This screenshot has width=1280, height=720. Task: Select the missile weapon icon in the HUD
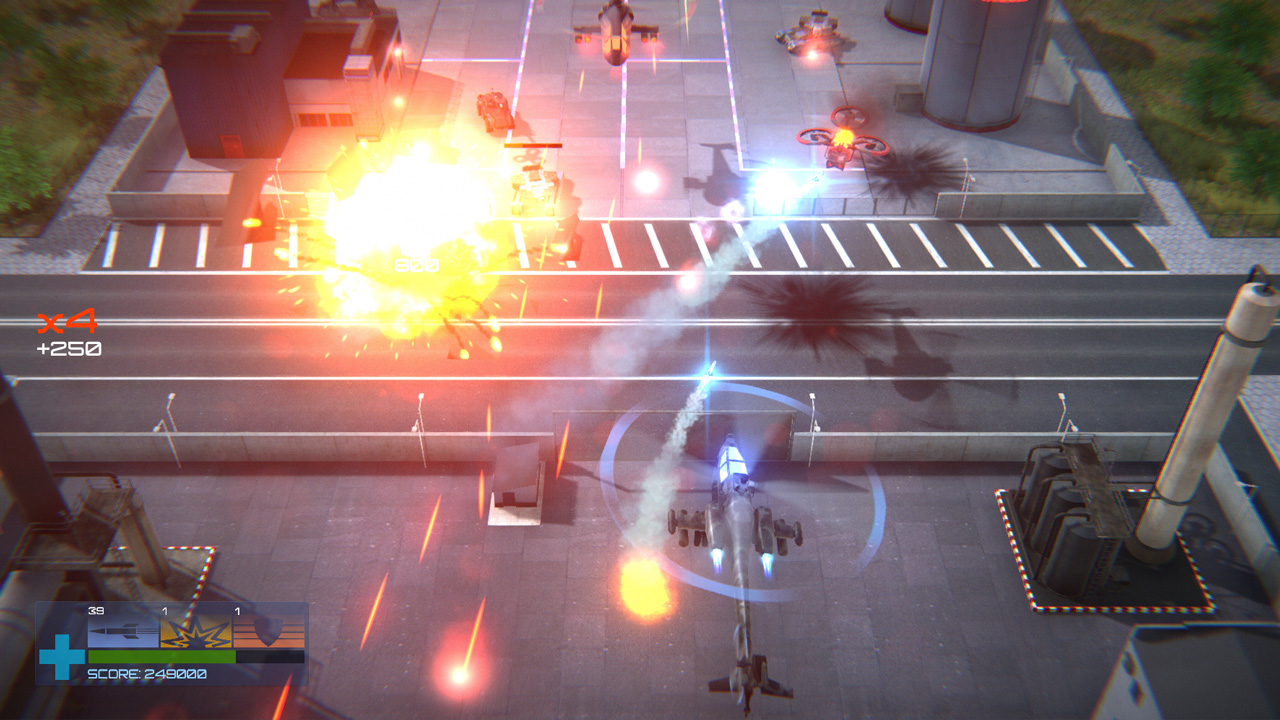click(122, 632)
